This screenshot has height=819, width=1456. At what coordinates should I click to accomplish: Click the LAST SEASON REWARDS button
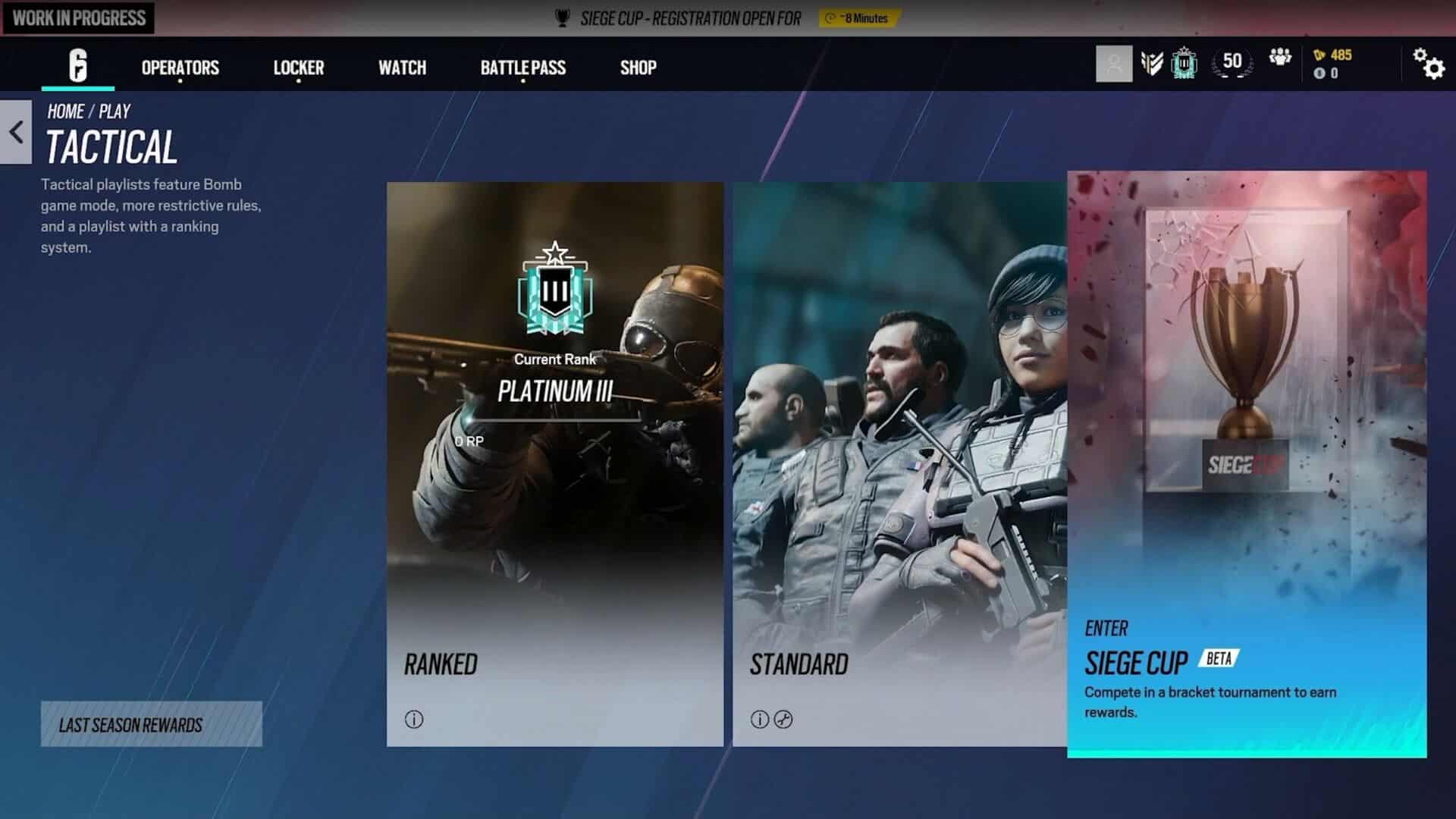coord(151,725)
